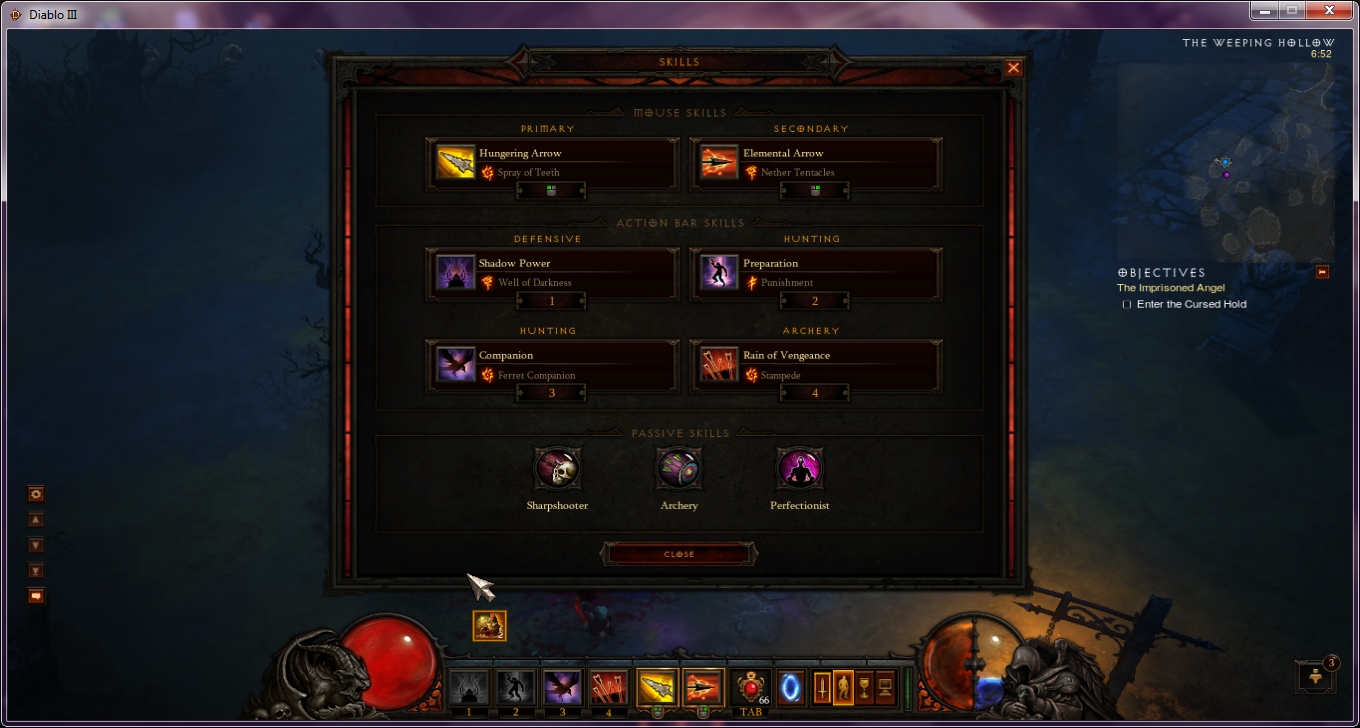Image resolution: width=1360 pixels, height=728 pixels.
Task: Toggle the skills menu button on action bar
Action: pos(843,688)
